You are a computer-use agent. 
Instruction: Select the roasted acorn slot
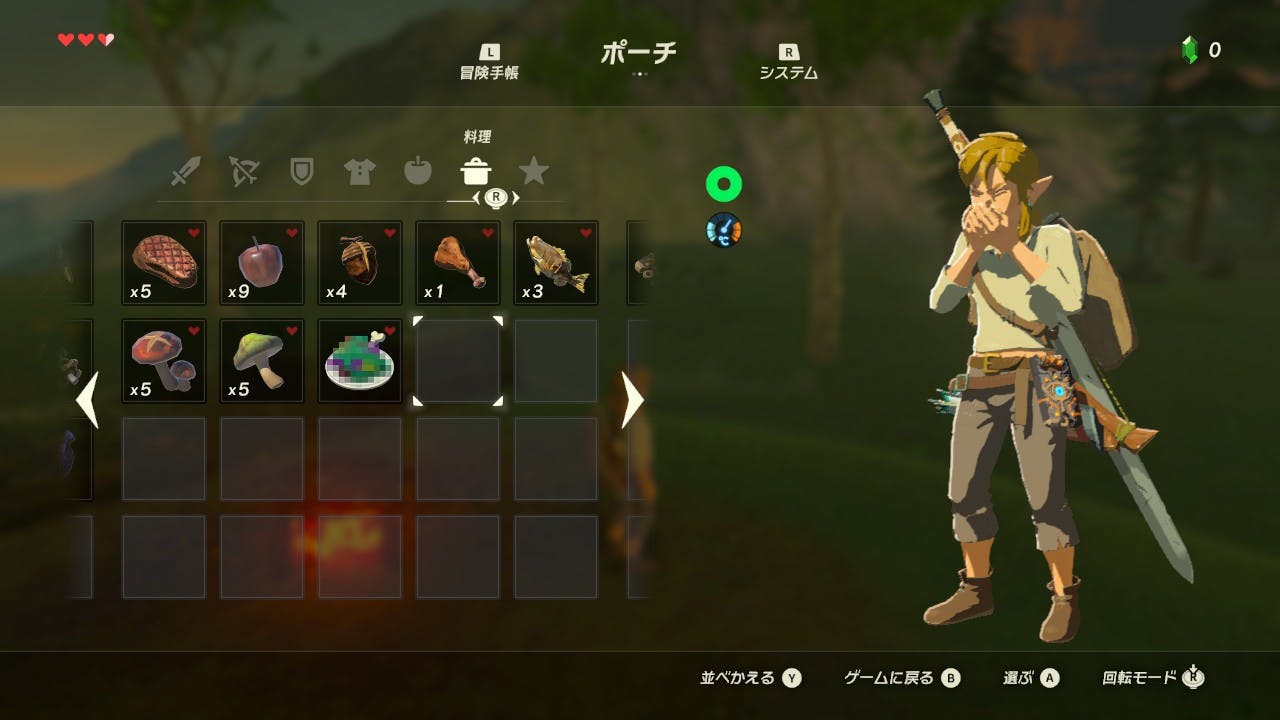360,263
